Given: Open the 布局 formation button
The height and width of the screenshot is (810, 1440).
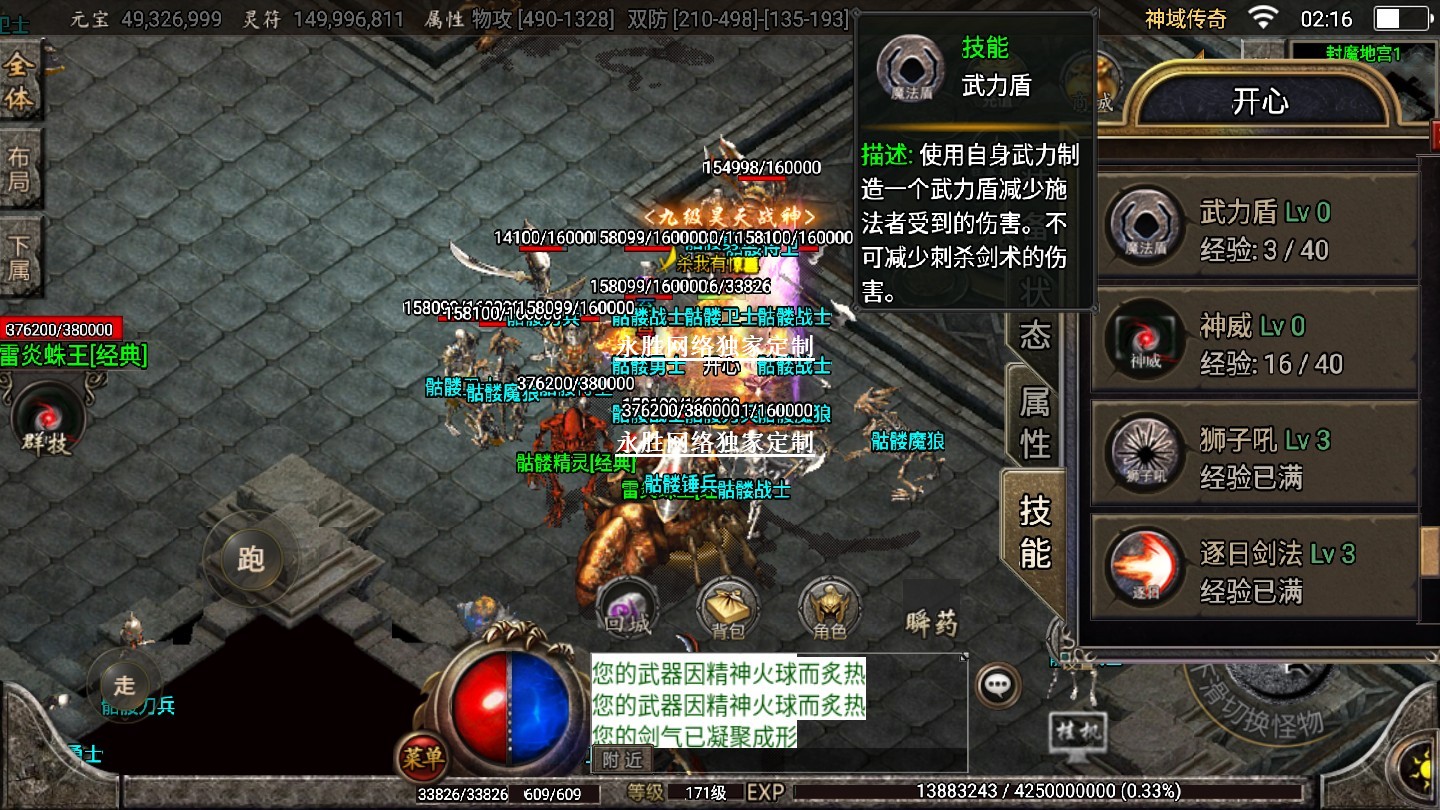Looking at the screenshot, I should pos(20,169).
